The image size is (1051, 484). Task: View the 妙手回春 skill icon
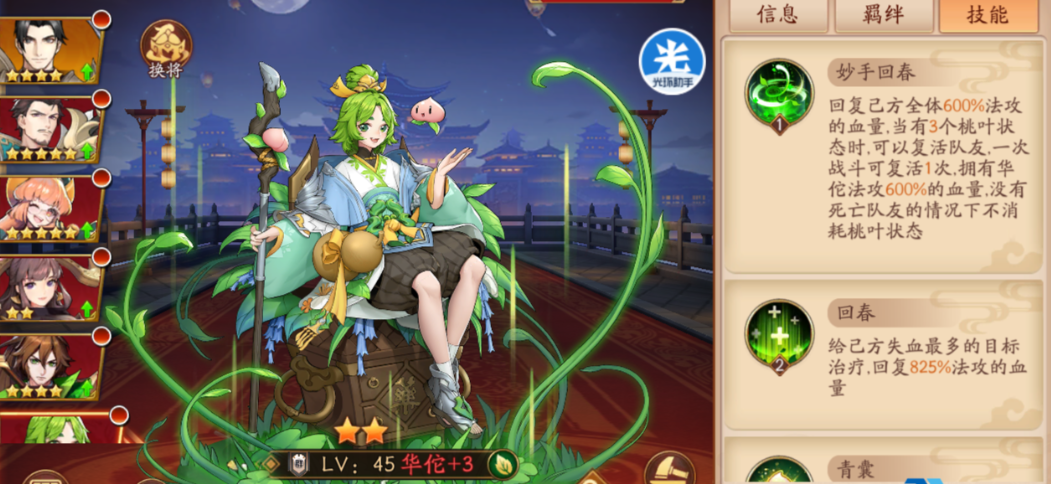(x=779, y=95)
